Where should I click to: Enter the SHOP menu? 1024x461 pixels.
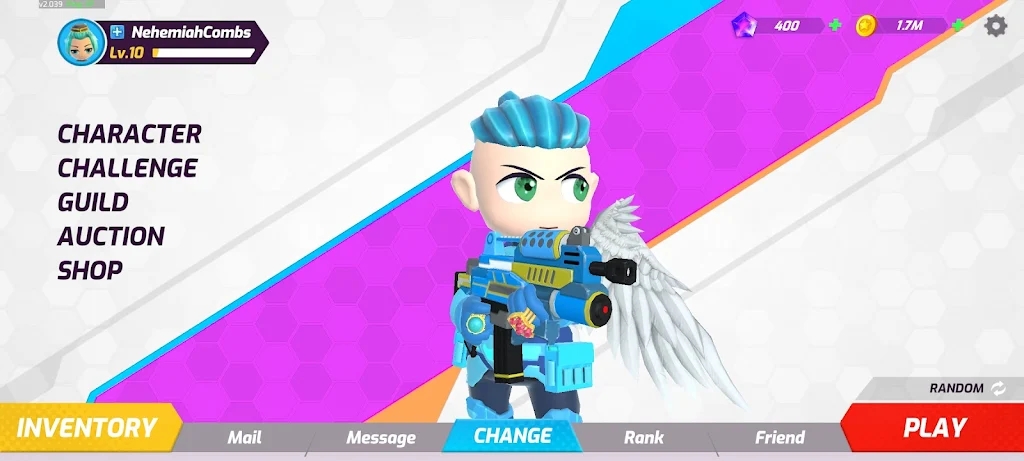(x=90, y=270)
